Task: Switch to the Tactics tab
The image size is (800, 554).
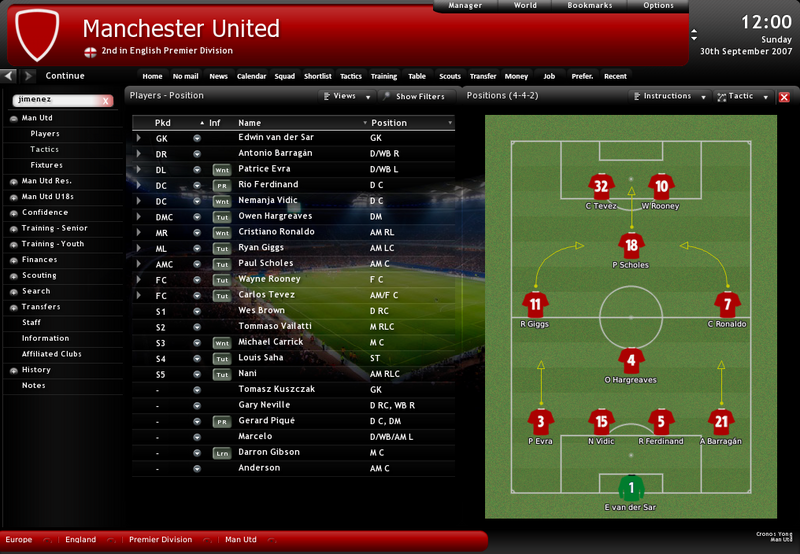Action: pos(350,76)
